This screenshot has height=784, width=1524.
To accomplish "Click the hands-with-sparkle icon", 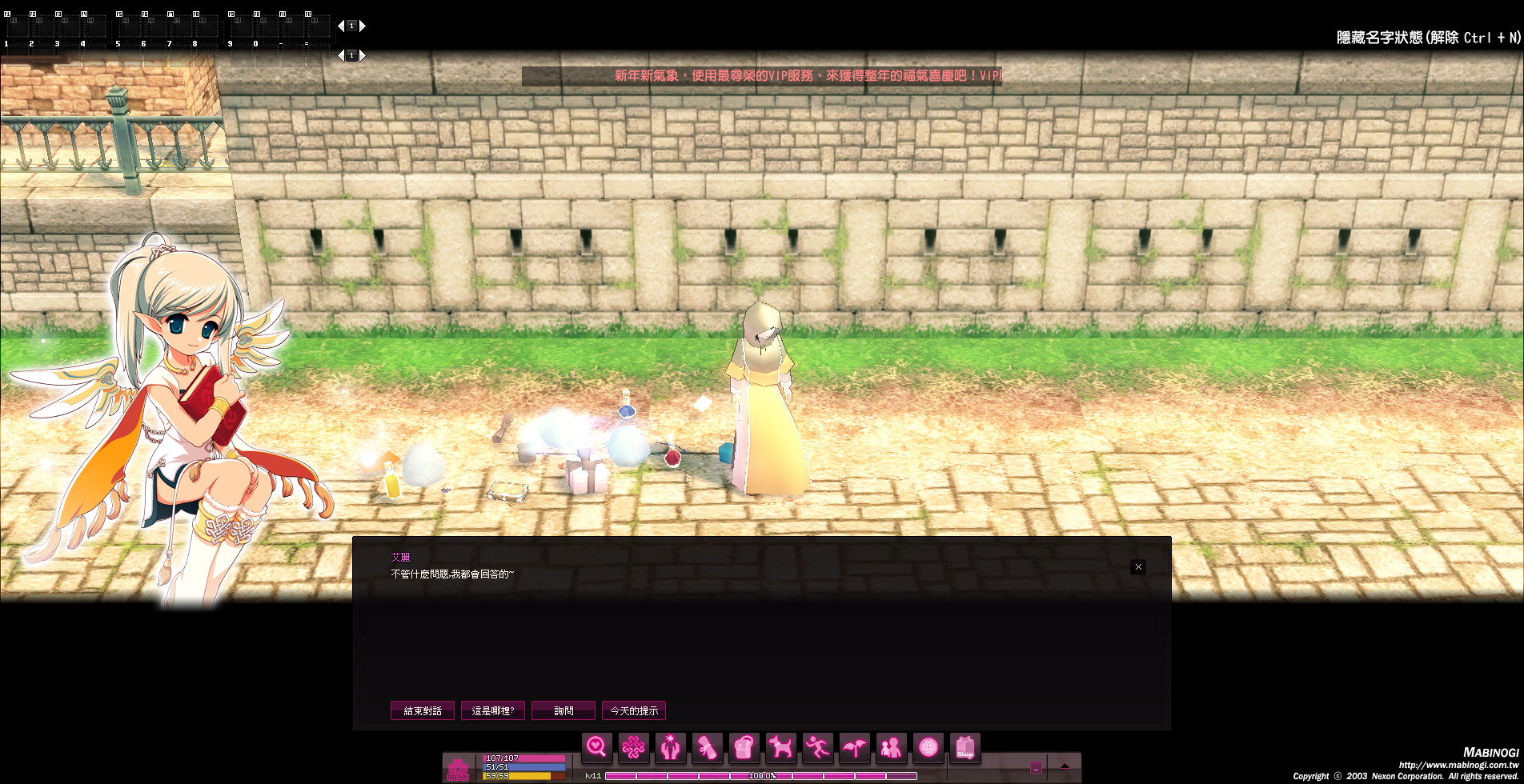I will (670, 748).
